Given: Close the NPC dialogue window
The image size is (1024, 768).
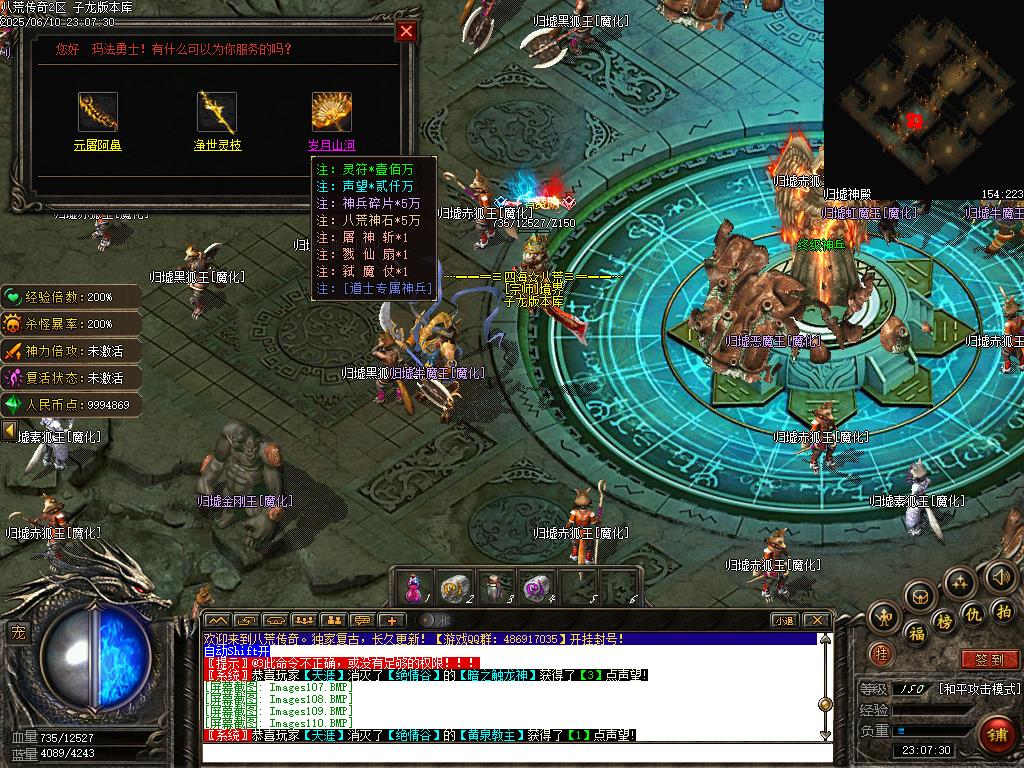Looking at the screenshot, I should click(x=406, y=31).
